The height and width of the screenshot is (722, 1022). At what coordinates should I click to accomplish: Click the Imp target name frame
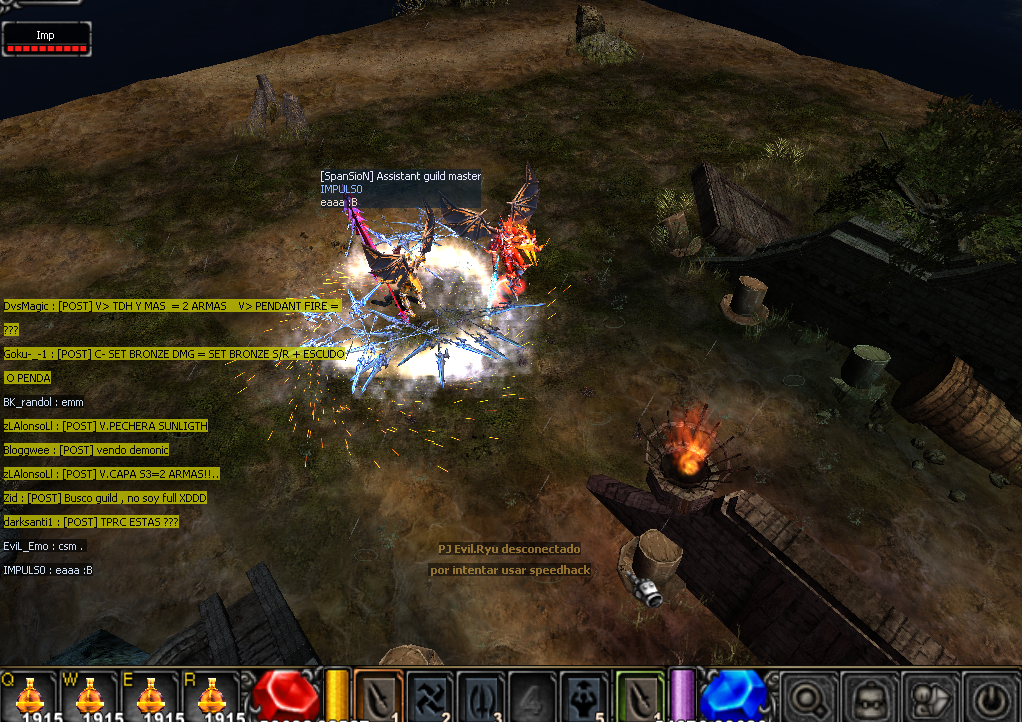(46, 38)
